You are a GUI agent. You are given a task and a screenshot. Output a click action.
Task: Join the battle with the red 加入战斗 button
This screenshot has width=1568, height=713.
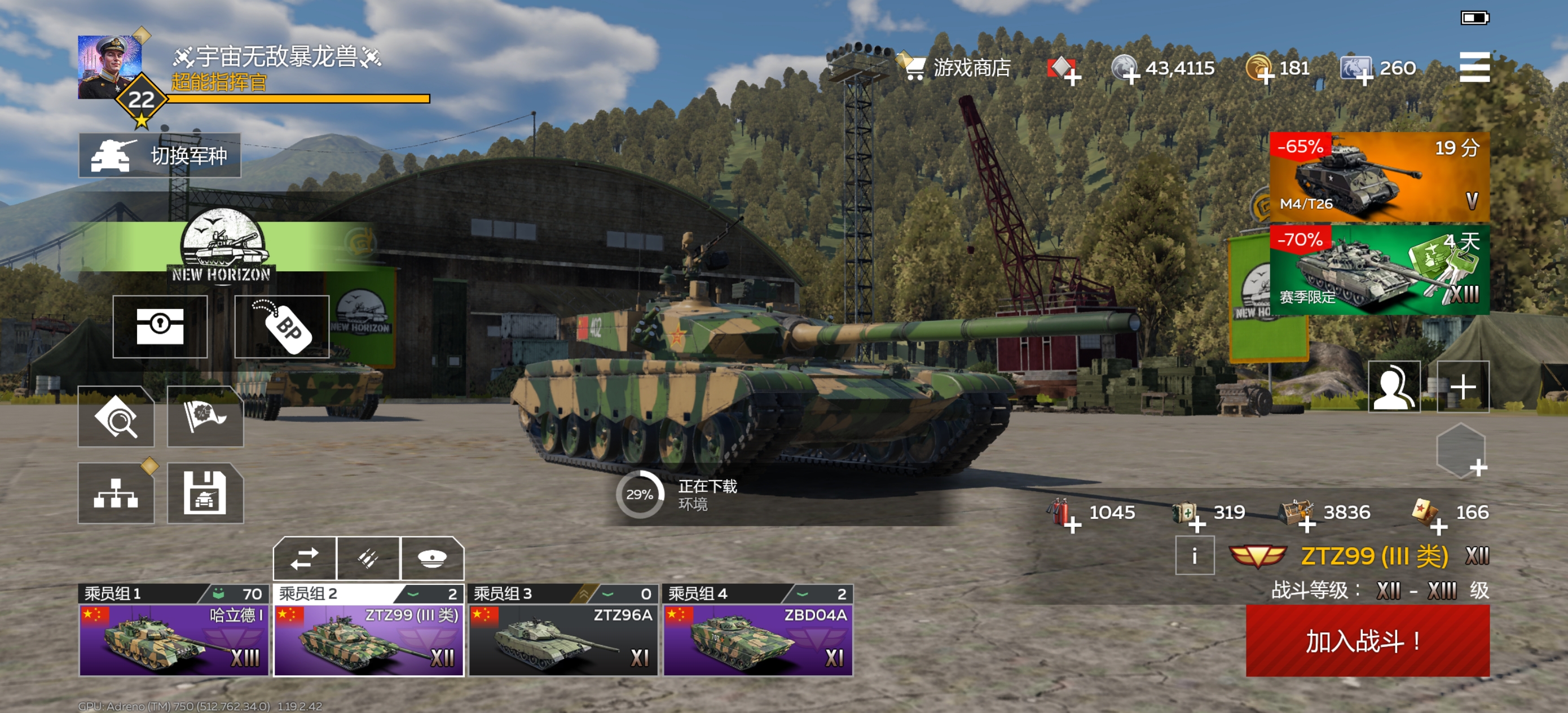1367,641
